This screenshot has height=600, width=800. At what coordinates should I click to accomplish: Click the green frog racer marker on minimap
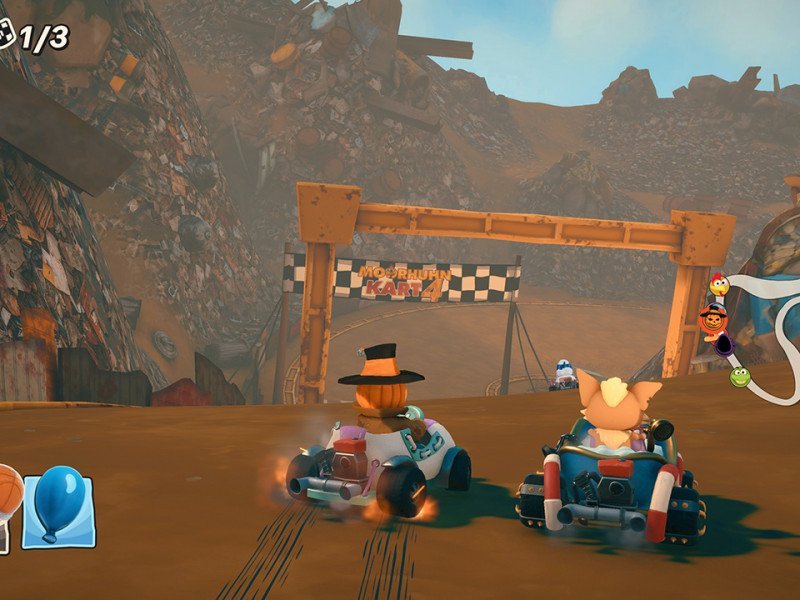pyautogui.click(x=739, y=376)
